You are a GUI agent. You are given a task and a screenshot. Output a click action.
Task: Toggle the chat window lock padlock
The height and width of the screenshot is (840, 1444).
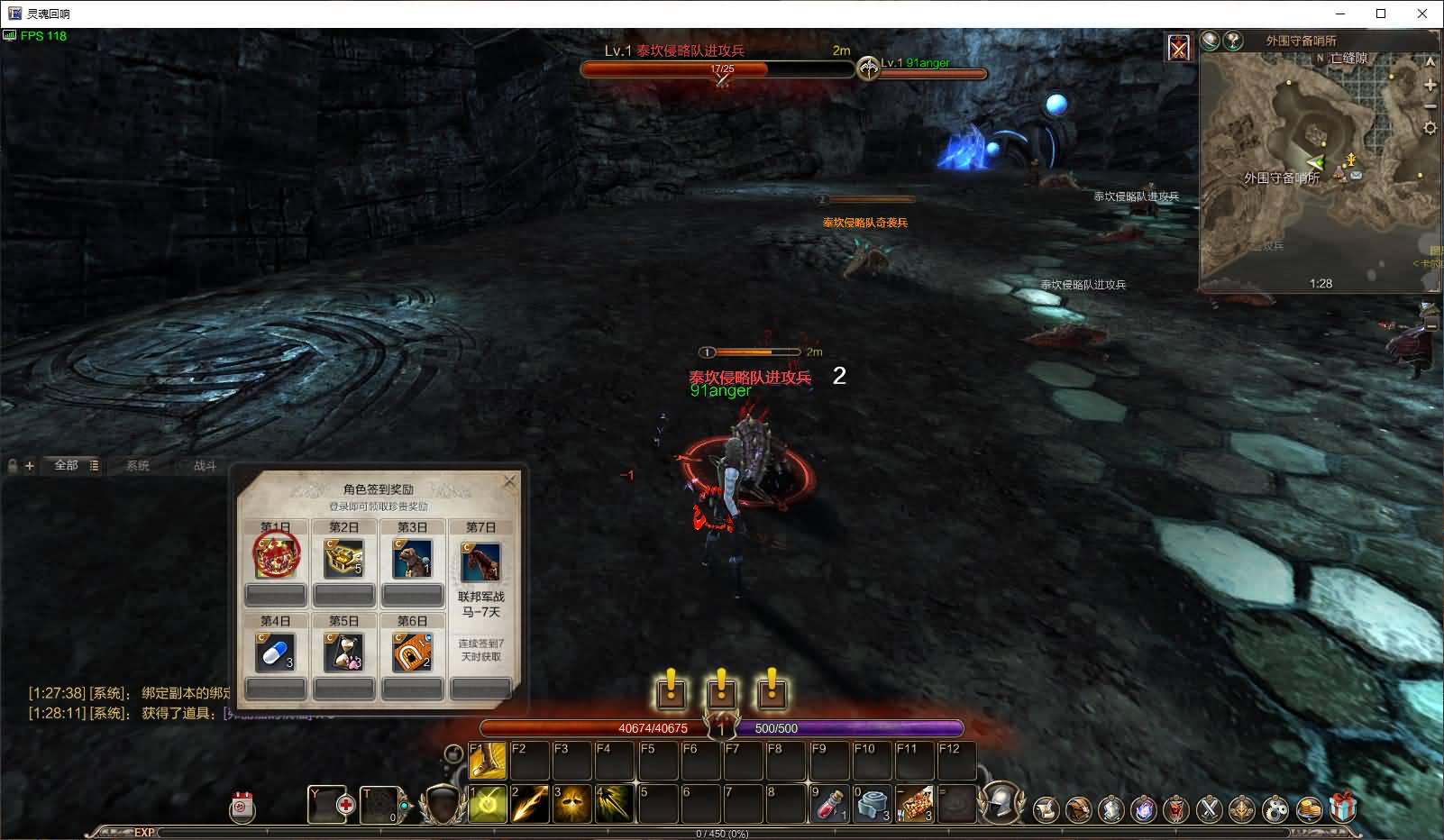(x=12, y=466)
